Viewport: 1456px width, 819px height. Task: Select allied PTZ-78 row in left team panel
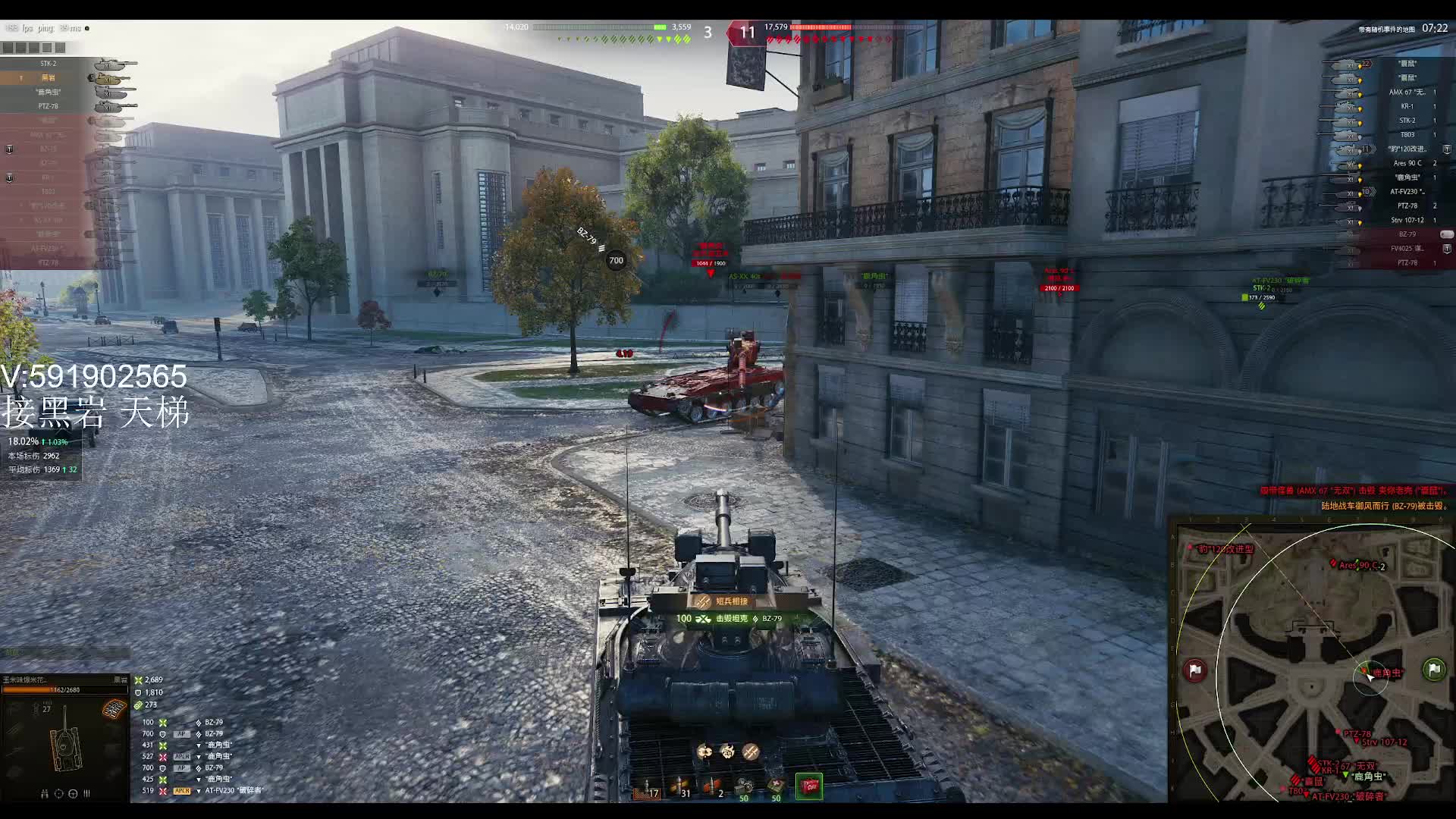point(49,106)
